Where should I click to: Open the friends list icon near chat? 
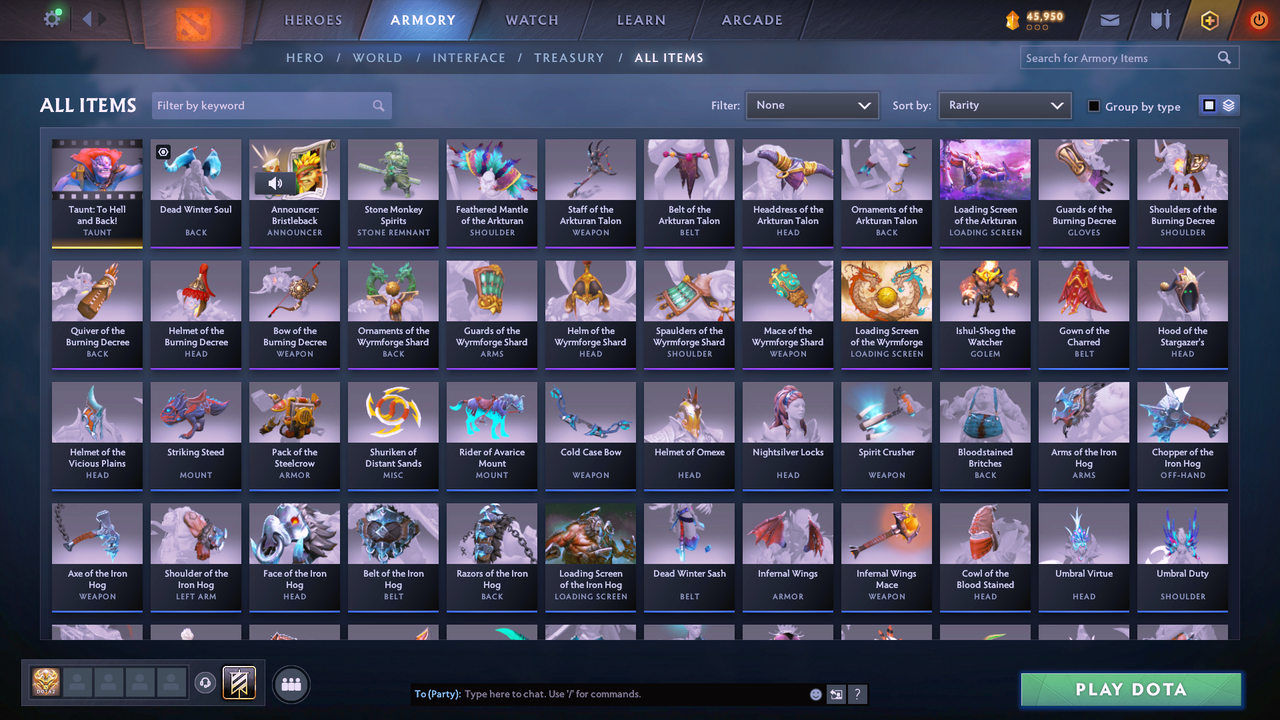click(x=289, y=685)
